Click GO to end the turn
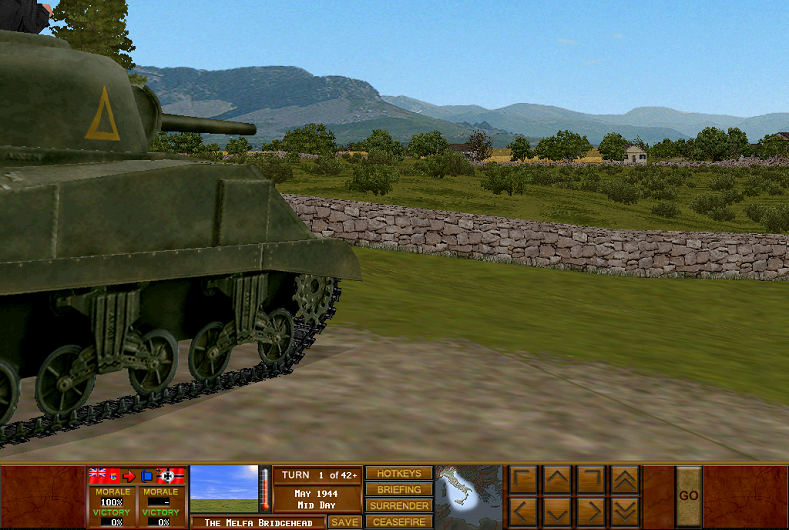The height and width of the screenshot is (530, 789). pos(688,496)
